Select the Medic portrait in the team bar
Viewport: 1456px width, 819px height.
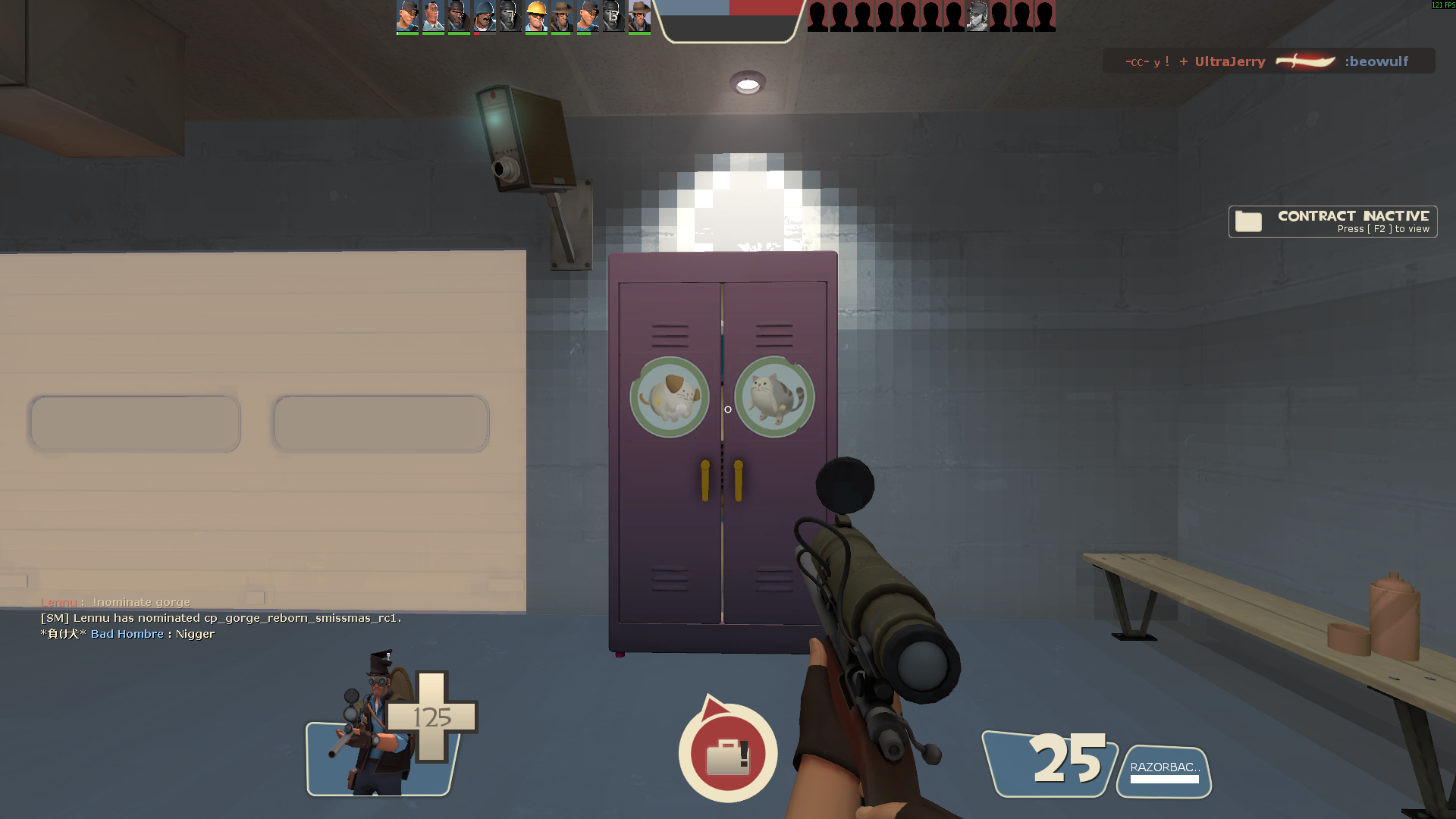pos(433,16)
